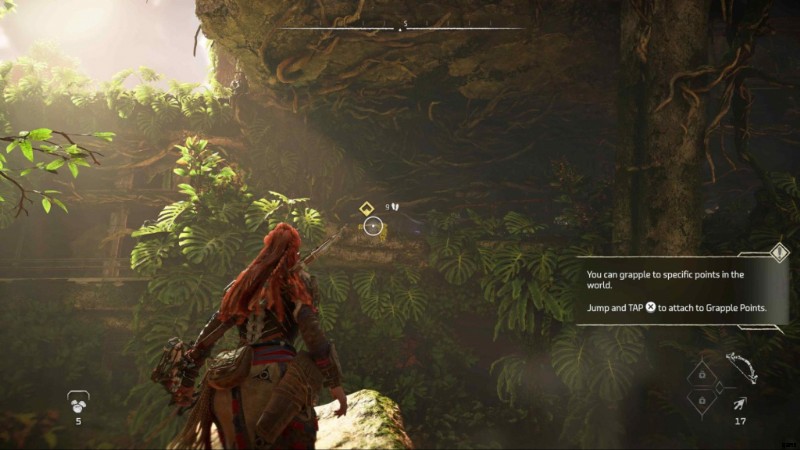This screenshot has height=450, width=800.
Task: Select the yellow grapple point diamond marker
Action: 367,208
